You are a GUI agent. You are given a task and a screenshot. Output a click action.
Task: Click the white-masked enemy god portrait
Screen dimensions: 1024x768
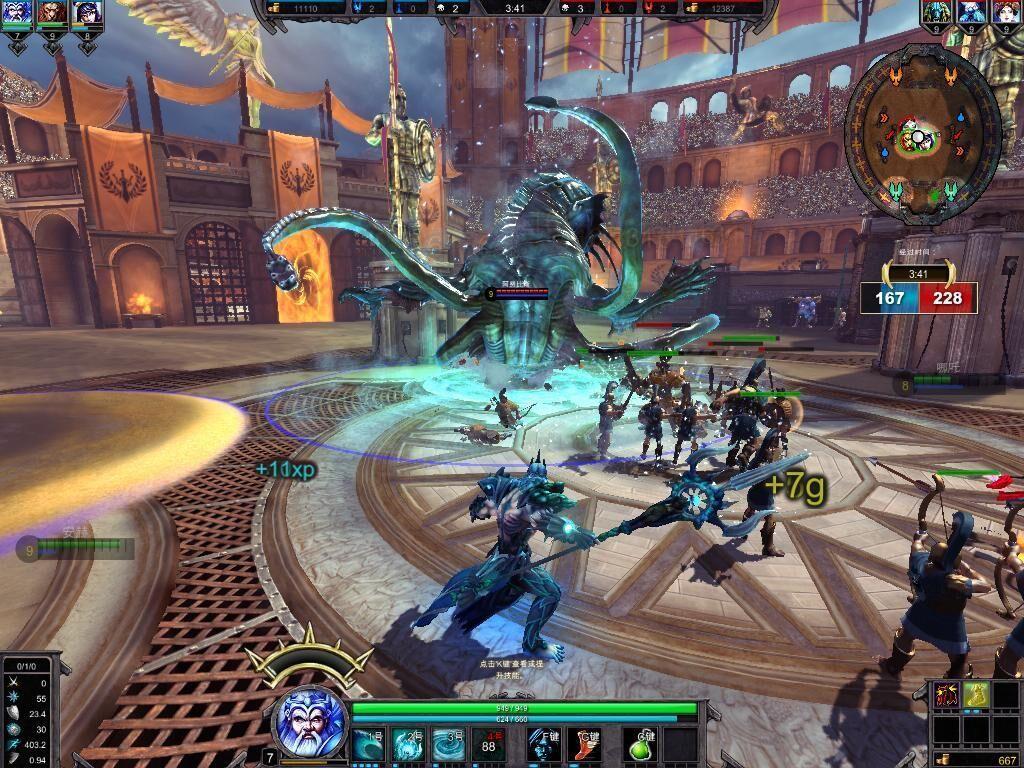(x=971, y=13)
